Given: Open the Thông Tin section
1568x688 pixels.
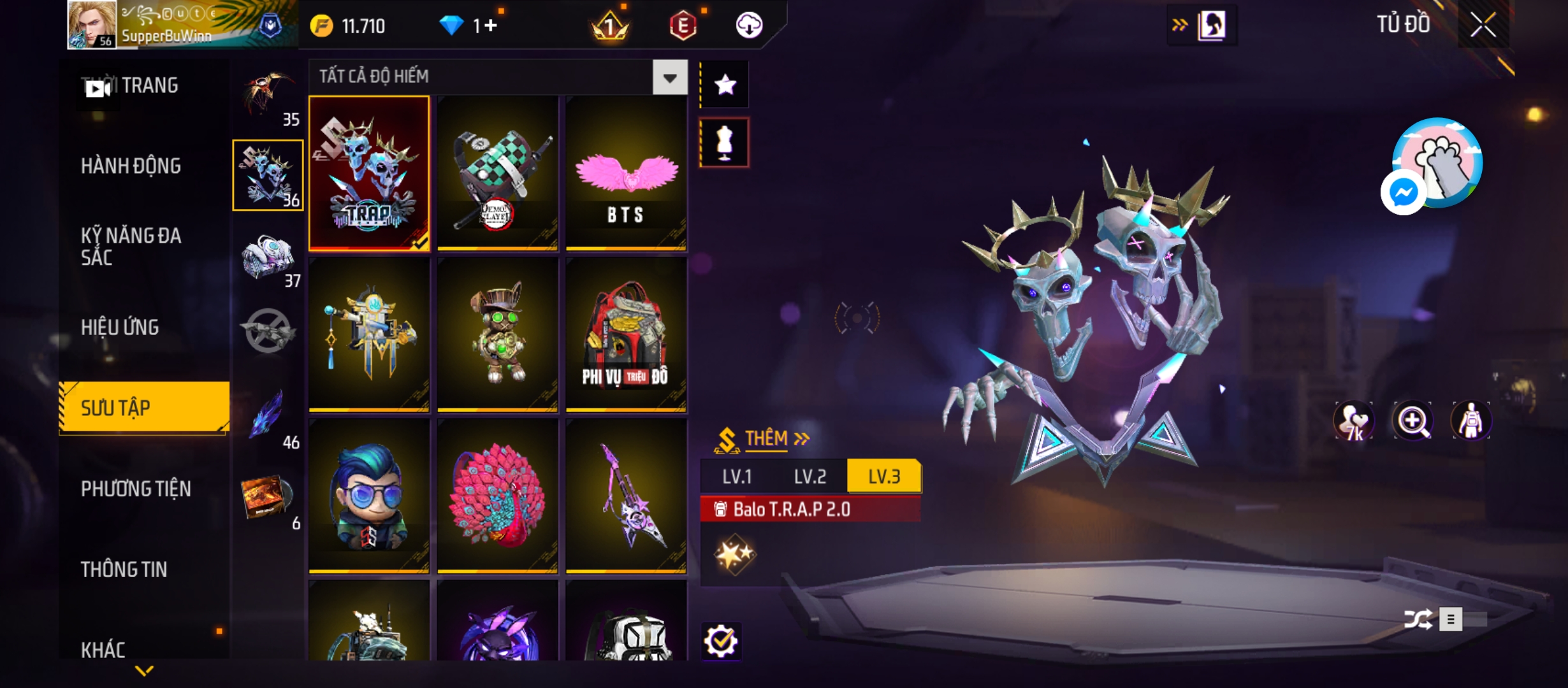Looking at the screenshot, I should pos(124,570).
